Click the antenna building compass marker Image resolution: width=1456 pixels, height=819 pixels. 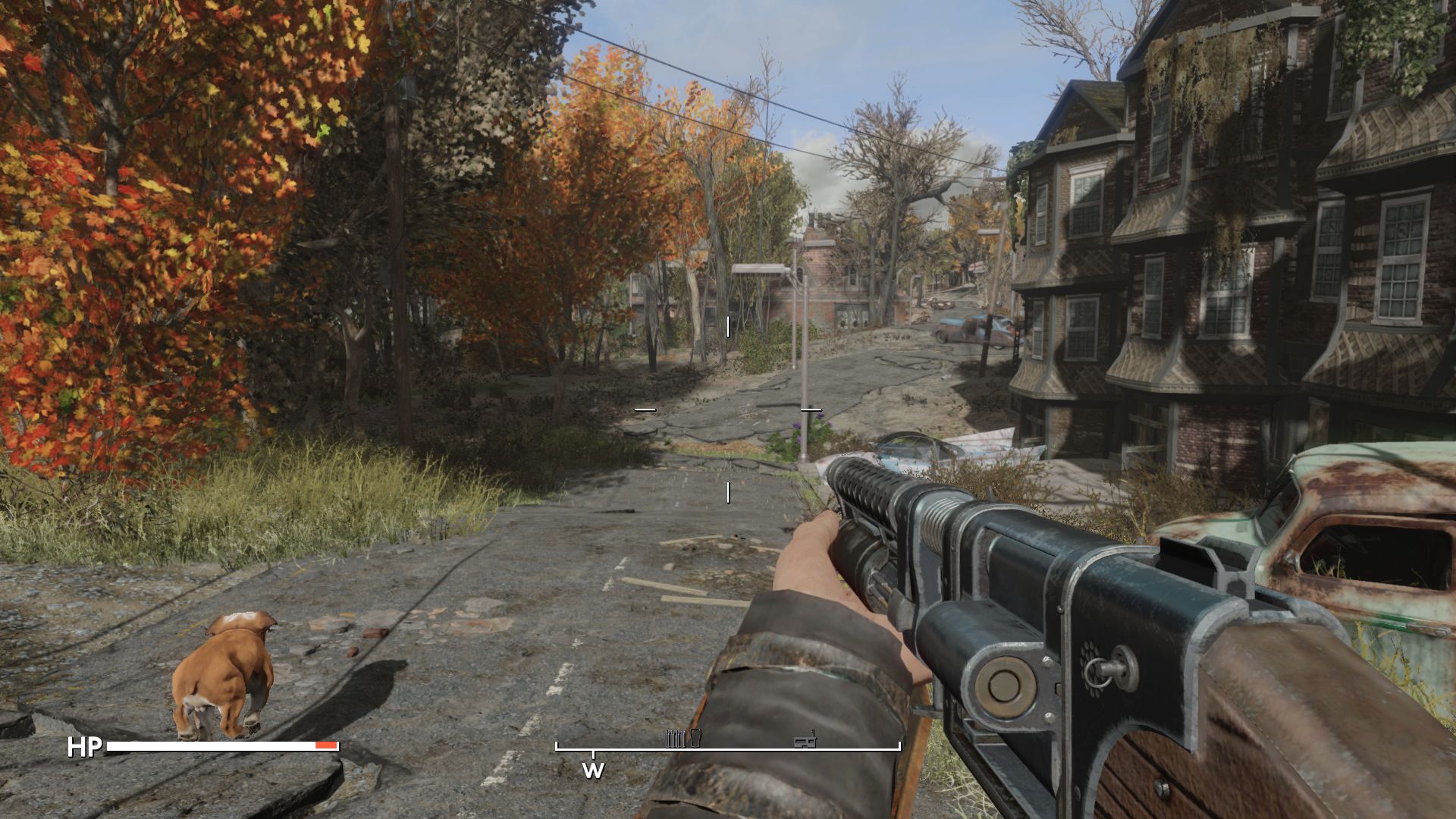pyautogui.click(x=805, y=739)
